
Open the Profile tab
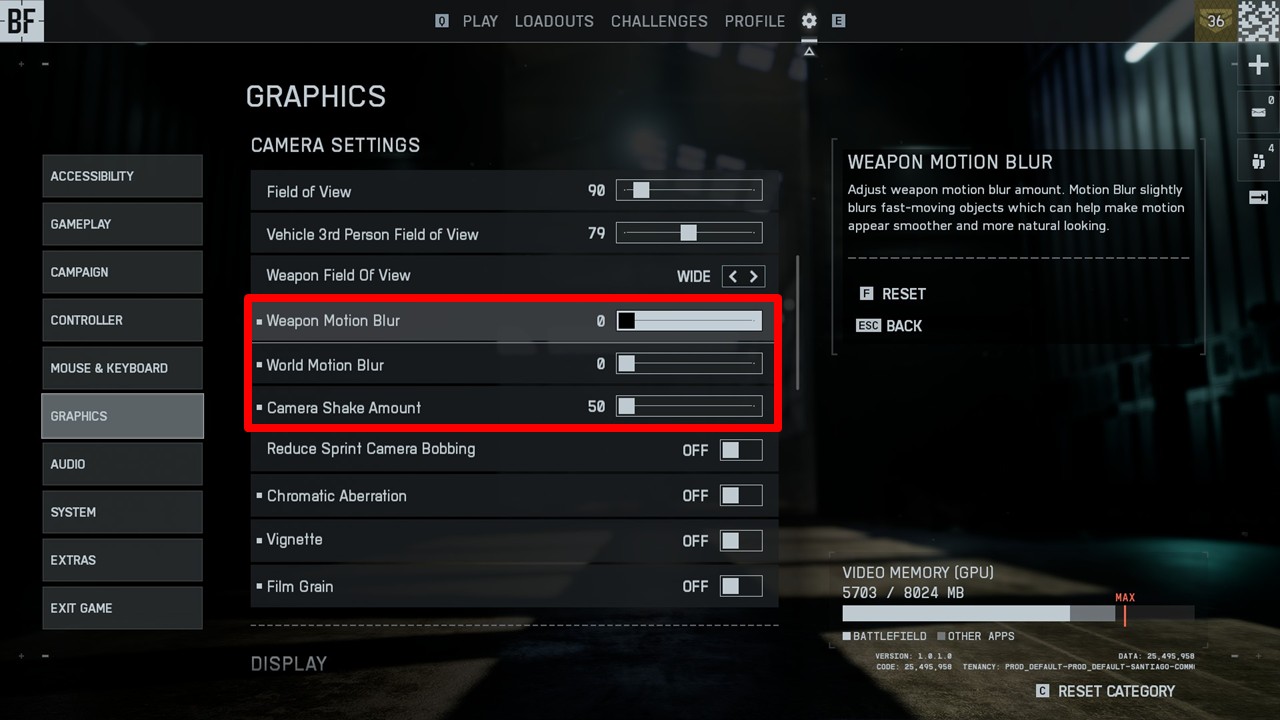pos(755,21)
